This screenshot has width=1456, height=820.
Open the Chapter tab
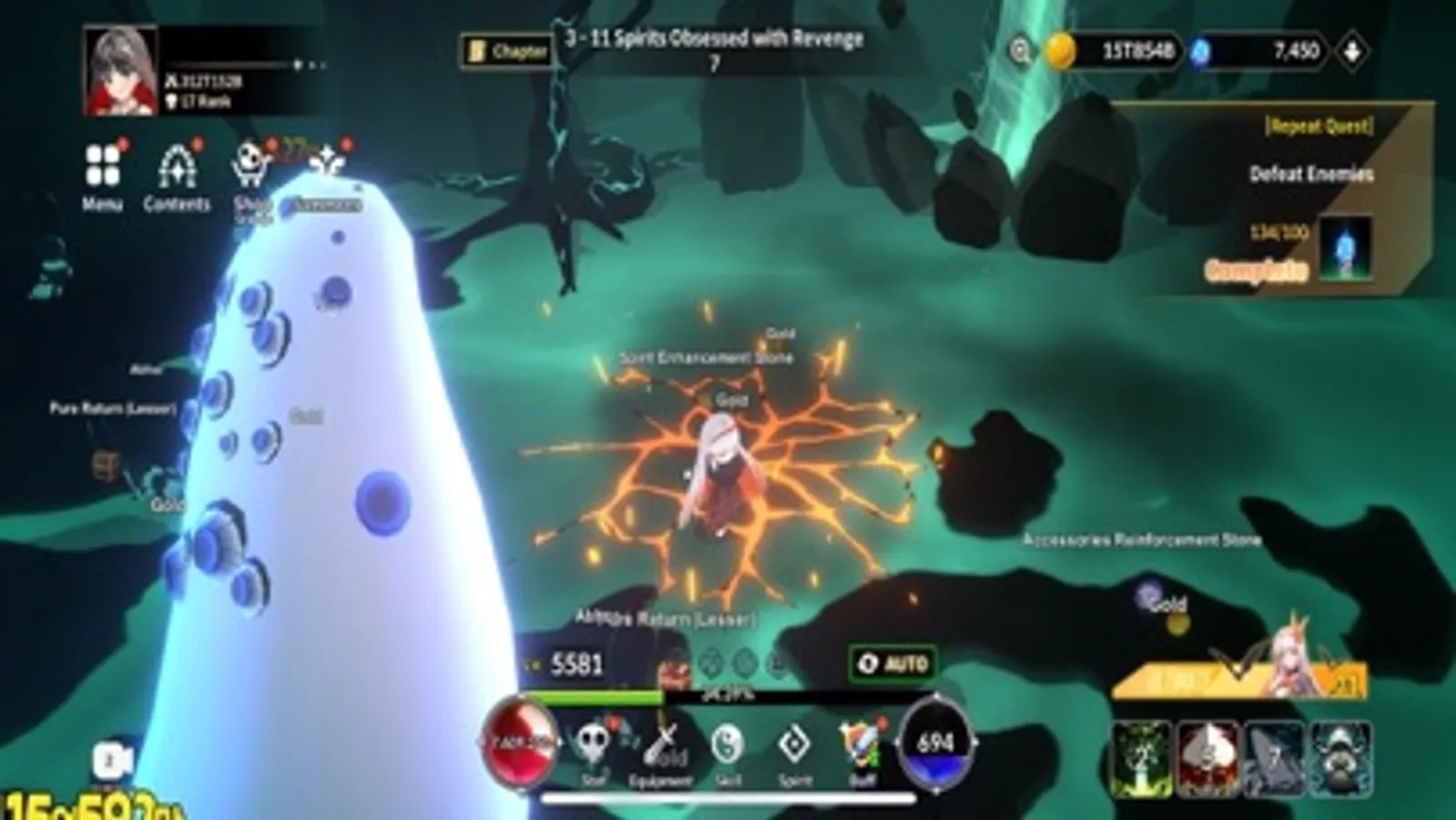point(506,52)
